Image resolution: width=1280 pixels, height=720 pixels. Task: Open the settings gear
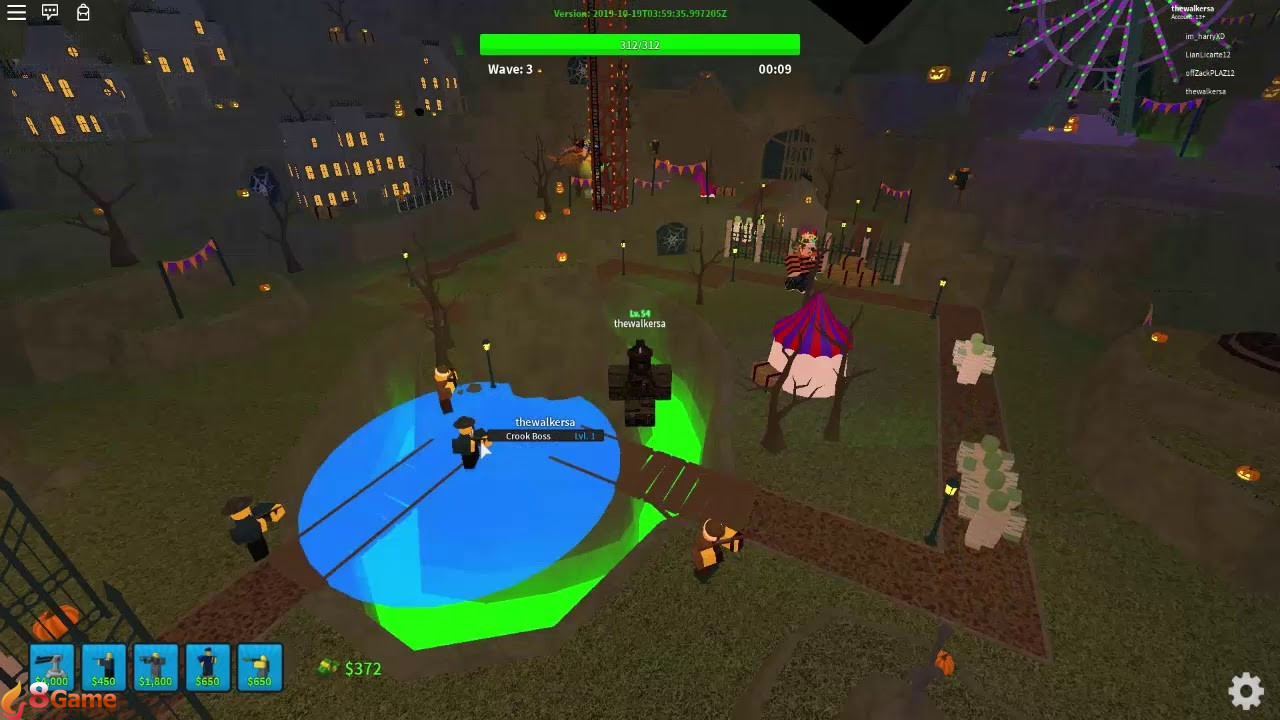click(x=1245, y=690)
